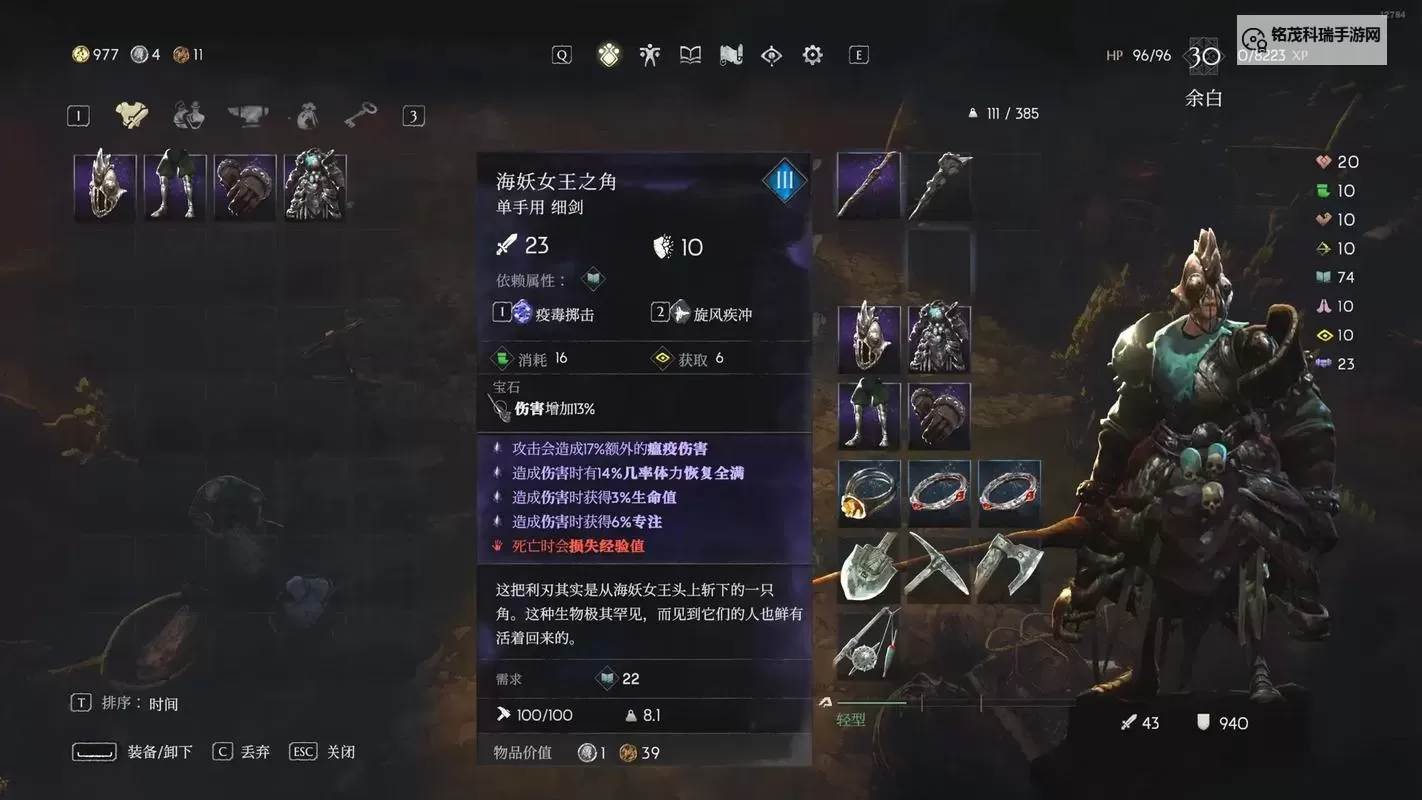Image resolution: width=1422 pixels, height=800 pixels.
Task: Click the 旋风疾冲 skill icon
Action: point(681,313)
